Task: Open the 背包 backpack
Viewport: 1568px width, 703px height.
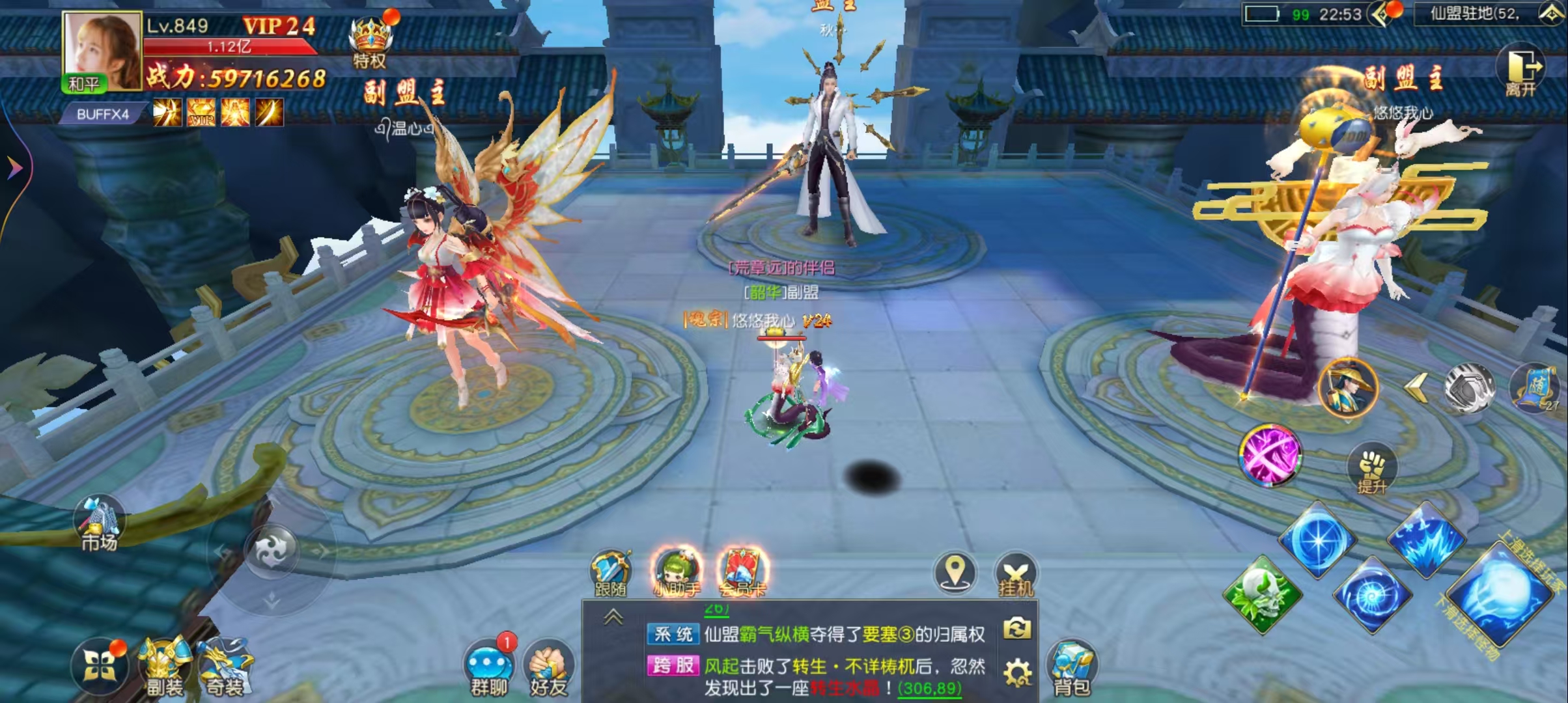Action: click(1072, 669)
